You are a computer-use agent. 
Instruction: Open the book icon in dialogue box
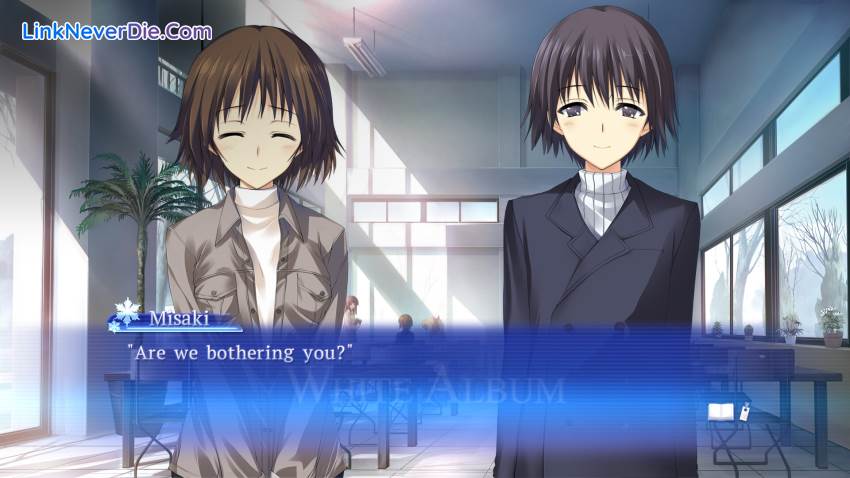[x=720, y=411]
